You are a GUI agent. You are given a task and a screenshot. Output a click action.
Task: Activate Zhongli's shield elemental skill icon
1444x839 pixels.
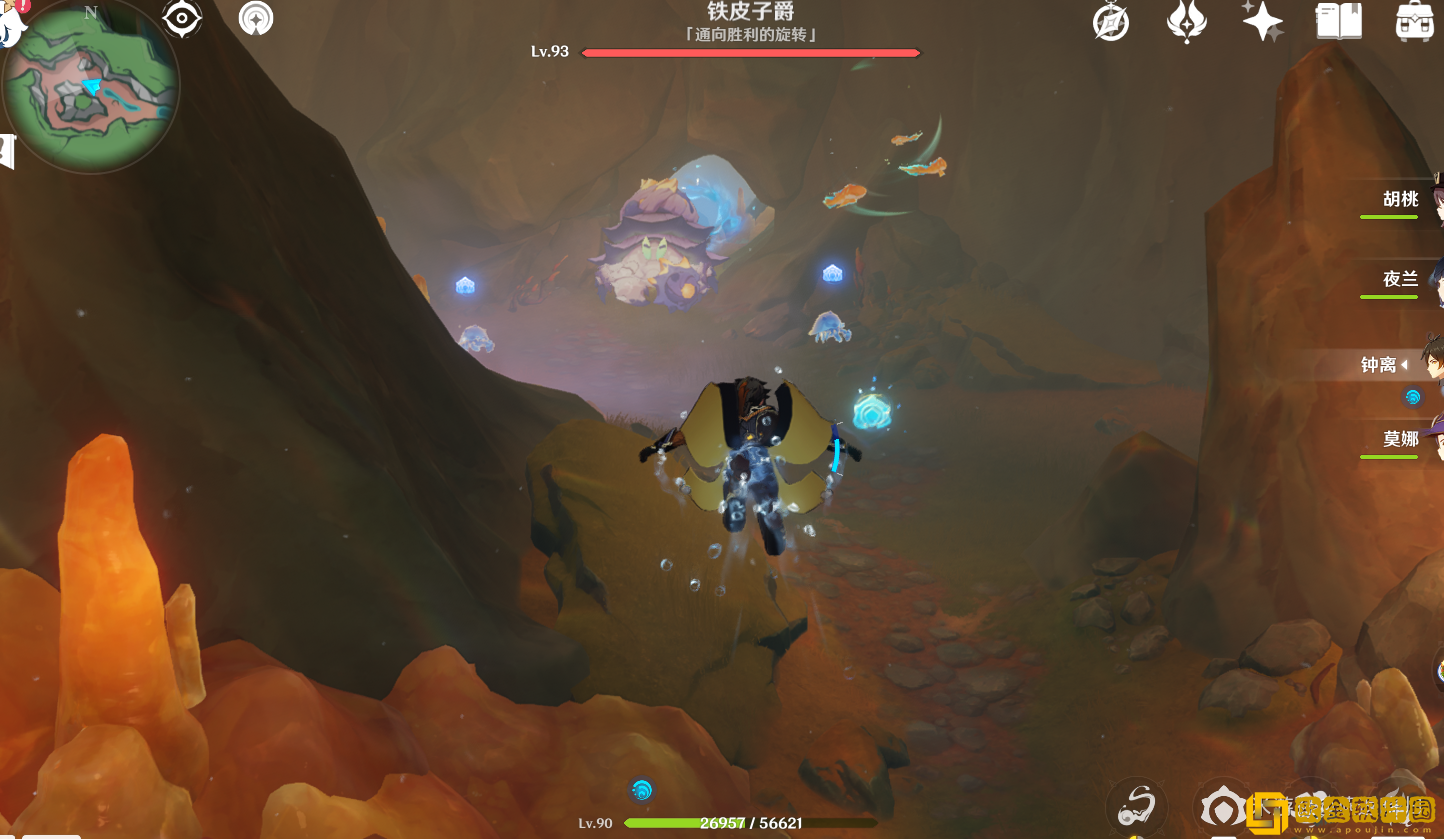[1224, 808]
